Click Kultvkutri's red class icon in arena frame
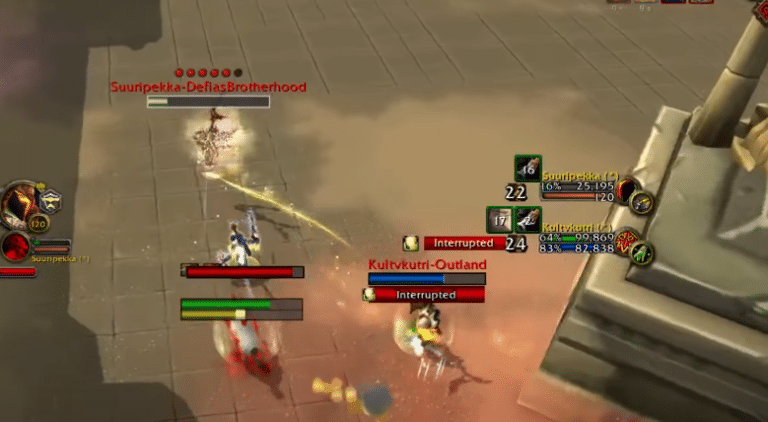Viewport: 768px width, 422px height. (627, 240)
